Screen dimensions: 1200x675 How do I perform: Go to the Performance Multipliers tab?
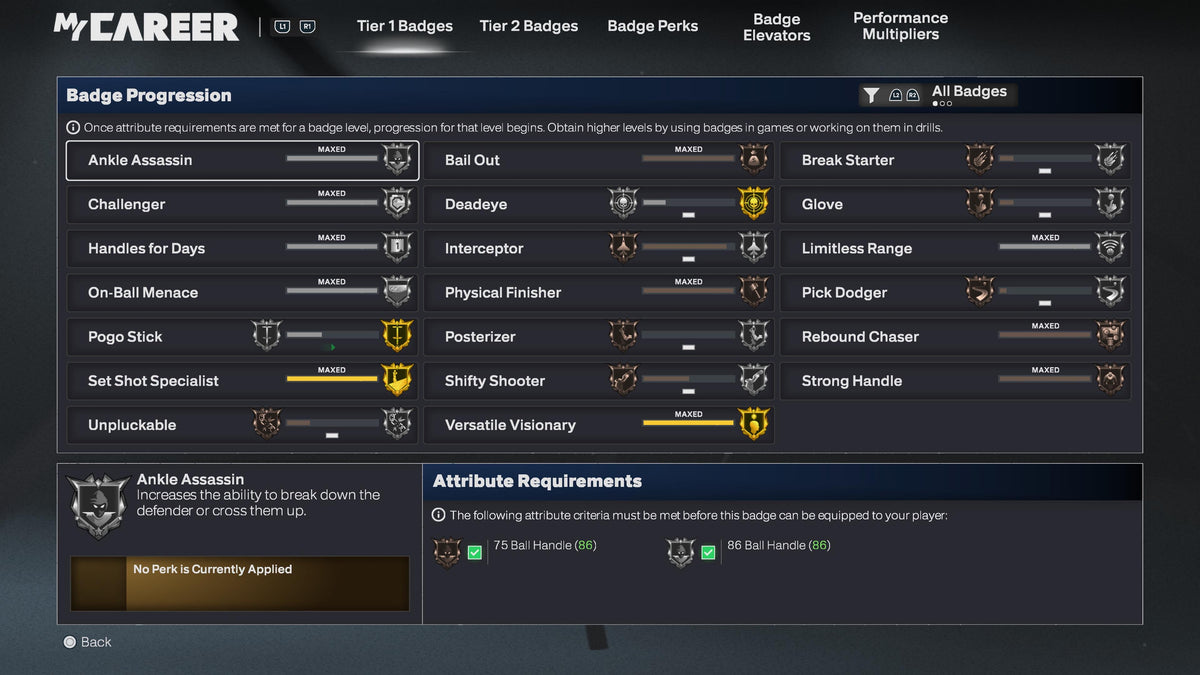[x=900, y=26]
